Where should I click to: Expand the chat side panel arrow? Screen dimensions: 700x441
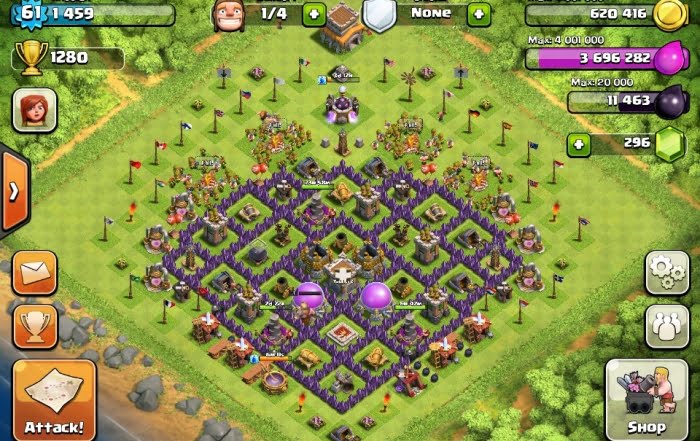(14, 190)
